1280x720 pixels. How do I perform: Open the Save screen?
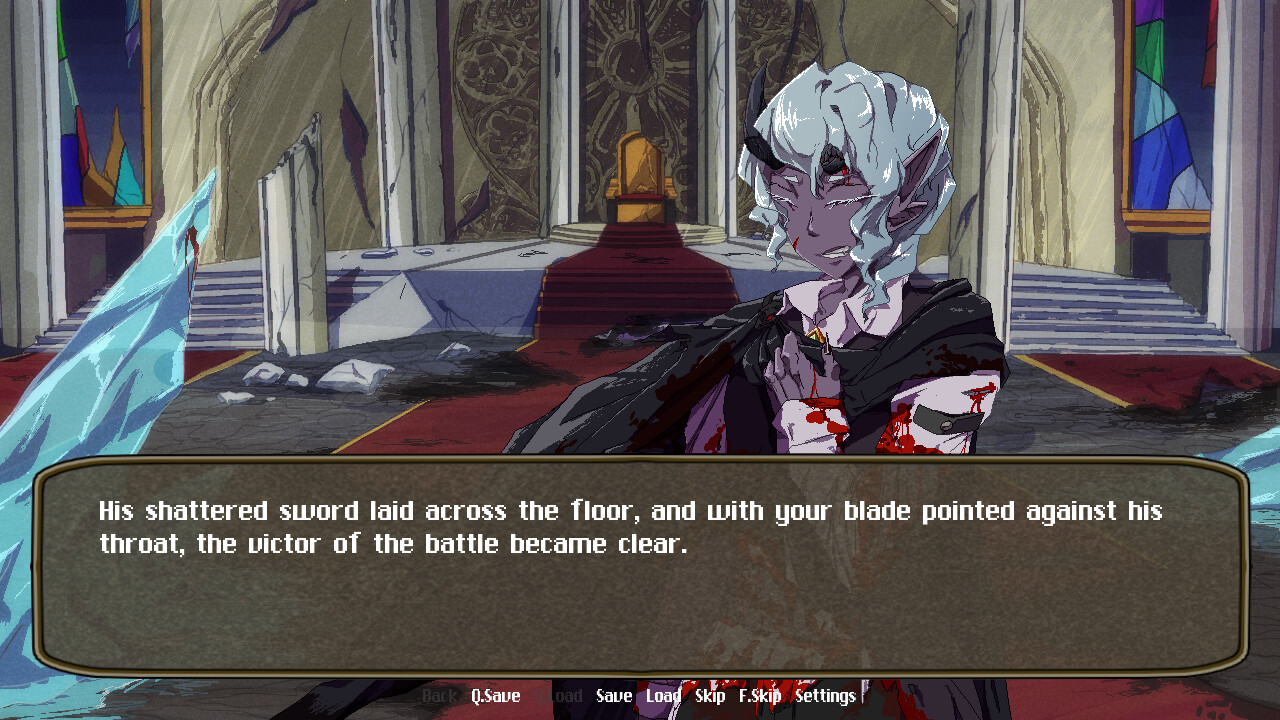613,695
